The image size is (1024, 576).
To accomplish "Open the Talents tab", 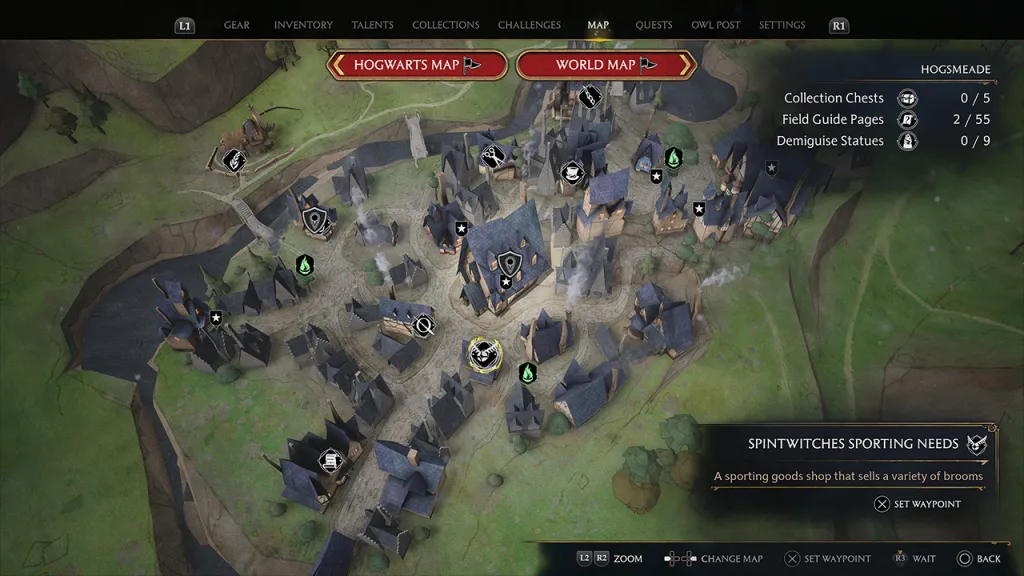I will (x=373, y=25).
